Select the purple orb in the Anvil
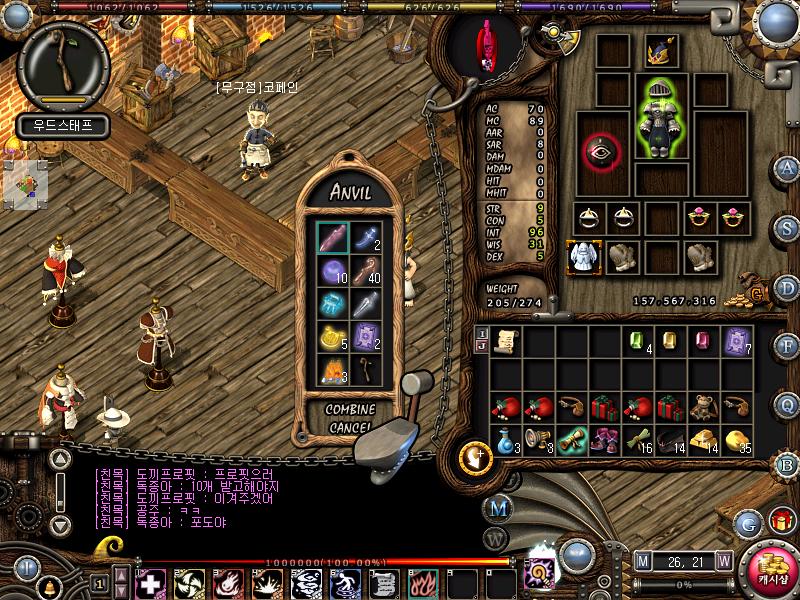Screen dimensions: 800x600 332,271
